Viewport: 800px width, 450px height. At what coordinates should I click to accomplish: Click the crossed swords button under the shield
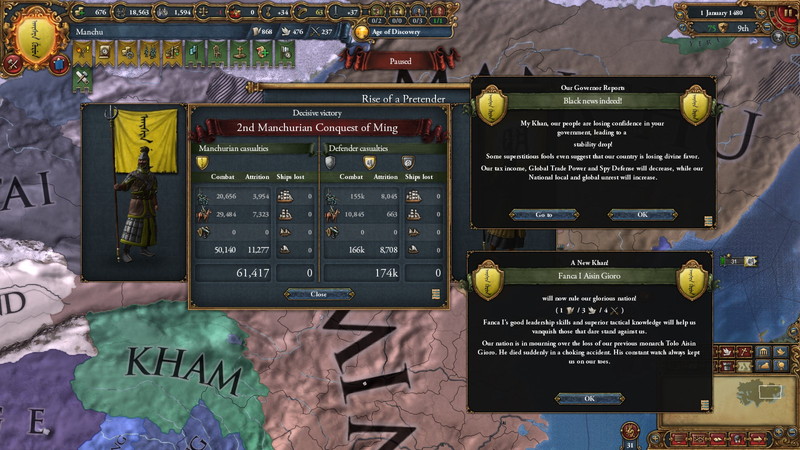tap(15, 65)
